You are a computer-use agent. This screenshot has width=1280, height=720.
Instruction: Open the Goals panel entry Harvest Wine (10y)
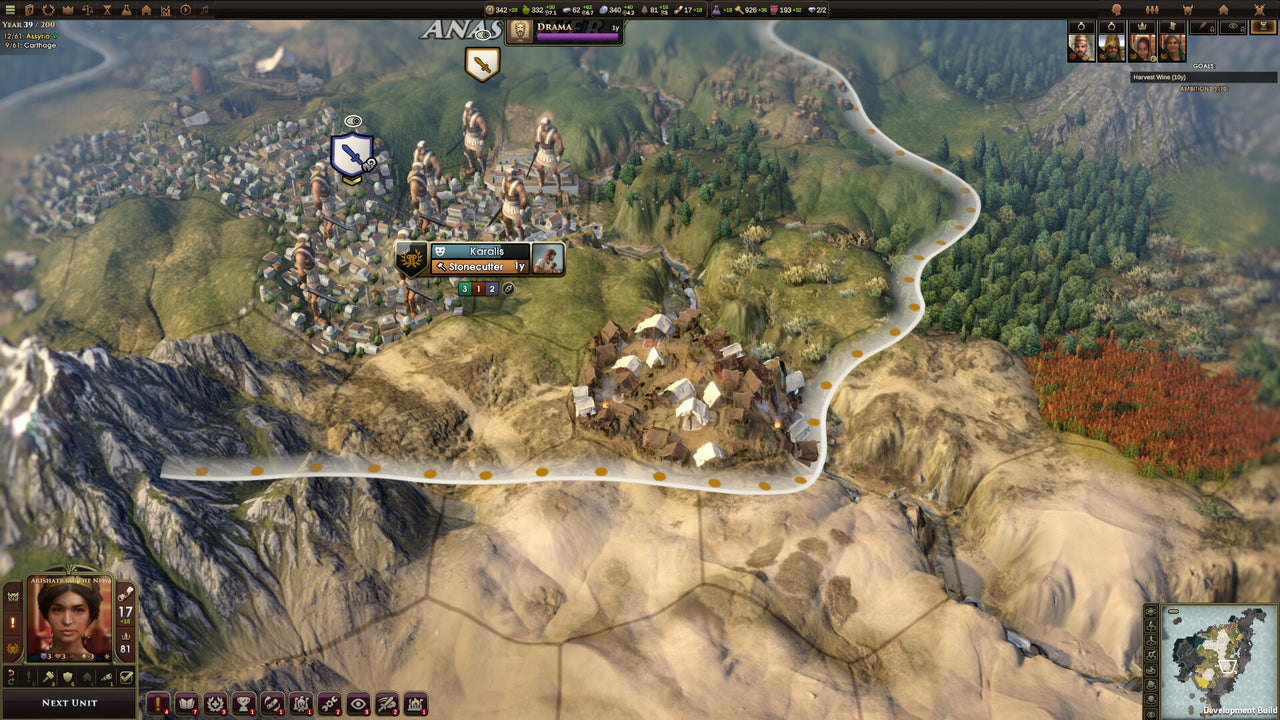click(x=1200, y=76)
